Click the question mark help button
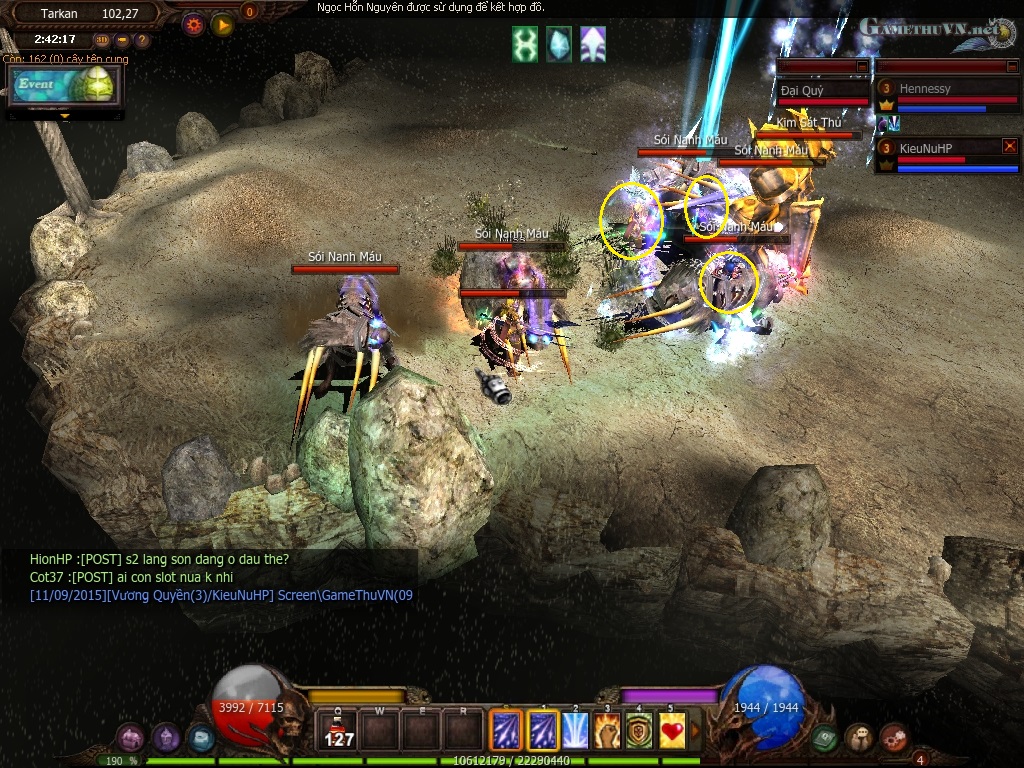The width and height of the screenshot is (1024, 768). [x=142, y=41]
